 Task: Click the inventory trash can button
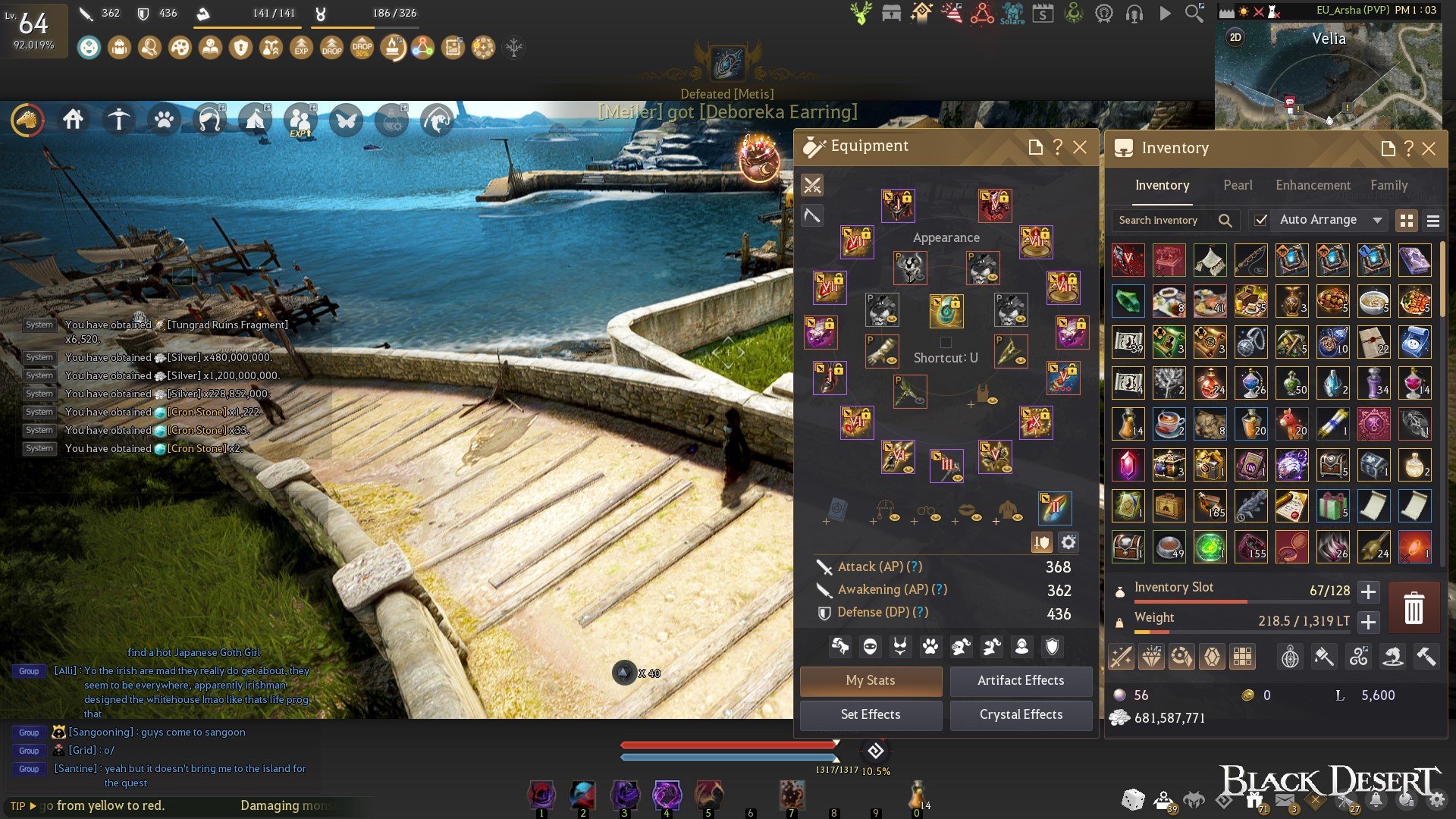(1414, 607)
